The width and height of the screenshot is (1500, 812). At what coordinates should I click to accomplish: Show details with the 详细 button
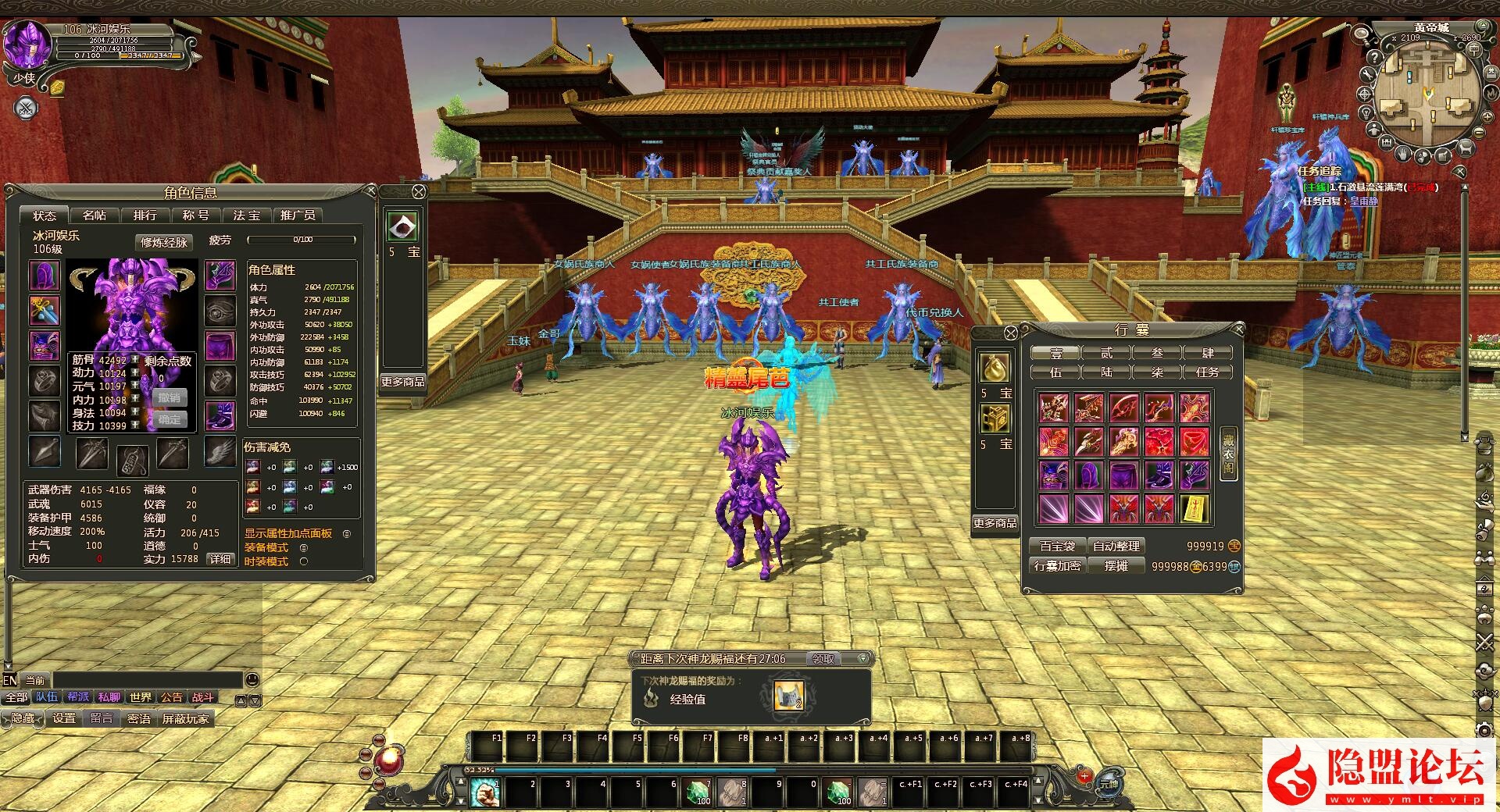[220, 559]
